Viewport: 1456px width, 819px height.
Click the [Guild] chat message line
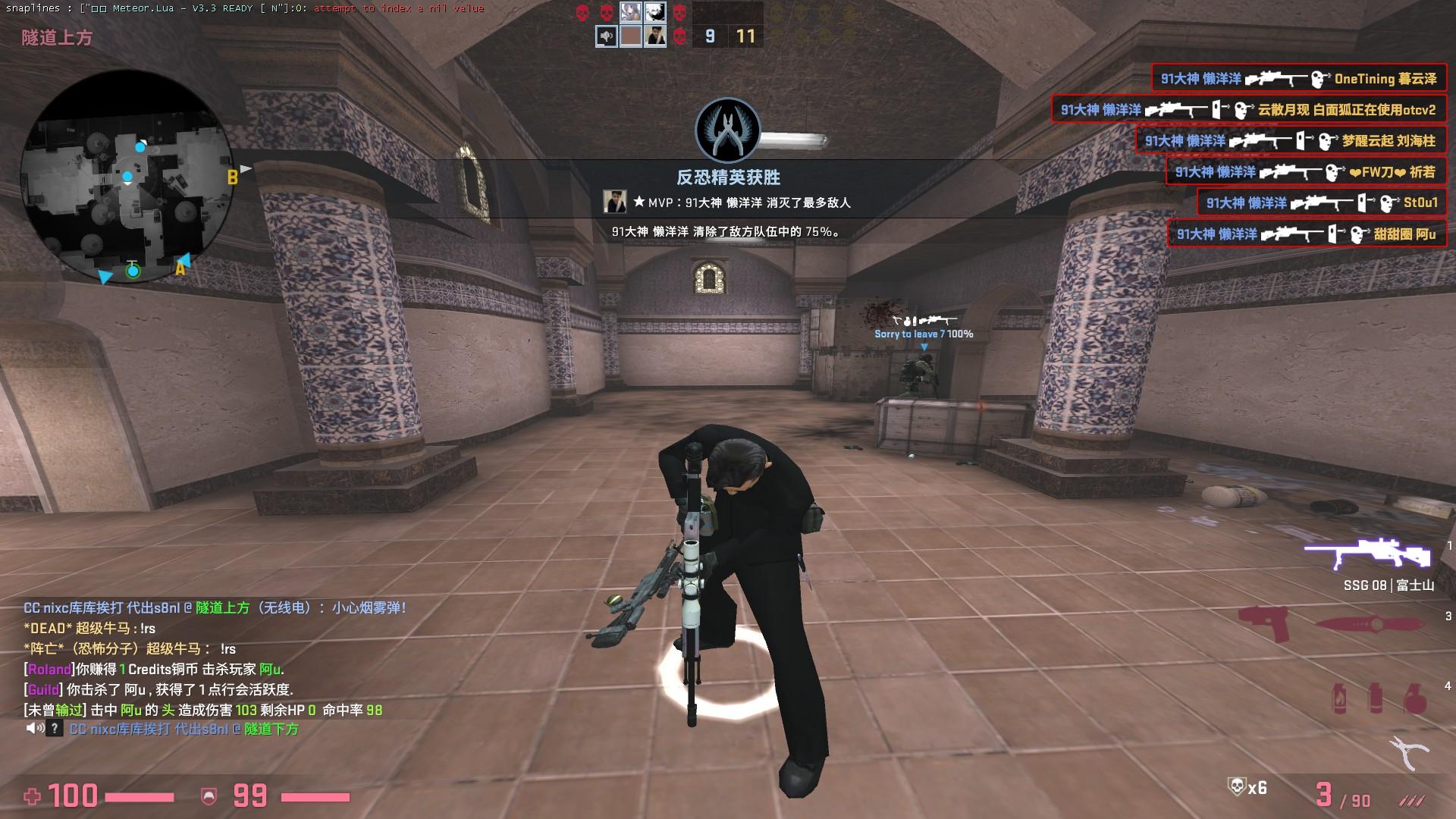click(x=159, y=689)
